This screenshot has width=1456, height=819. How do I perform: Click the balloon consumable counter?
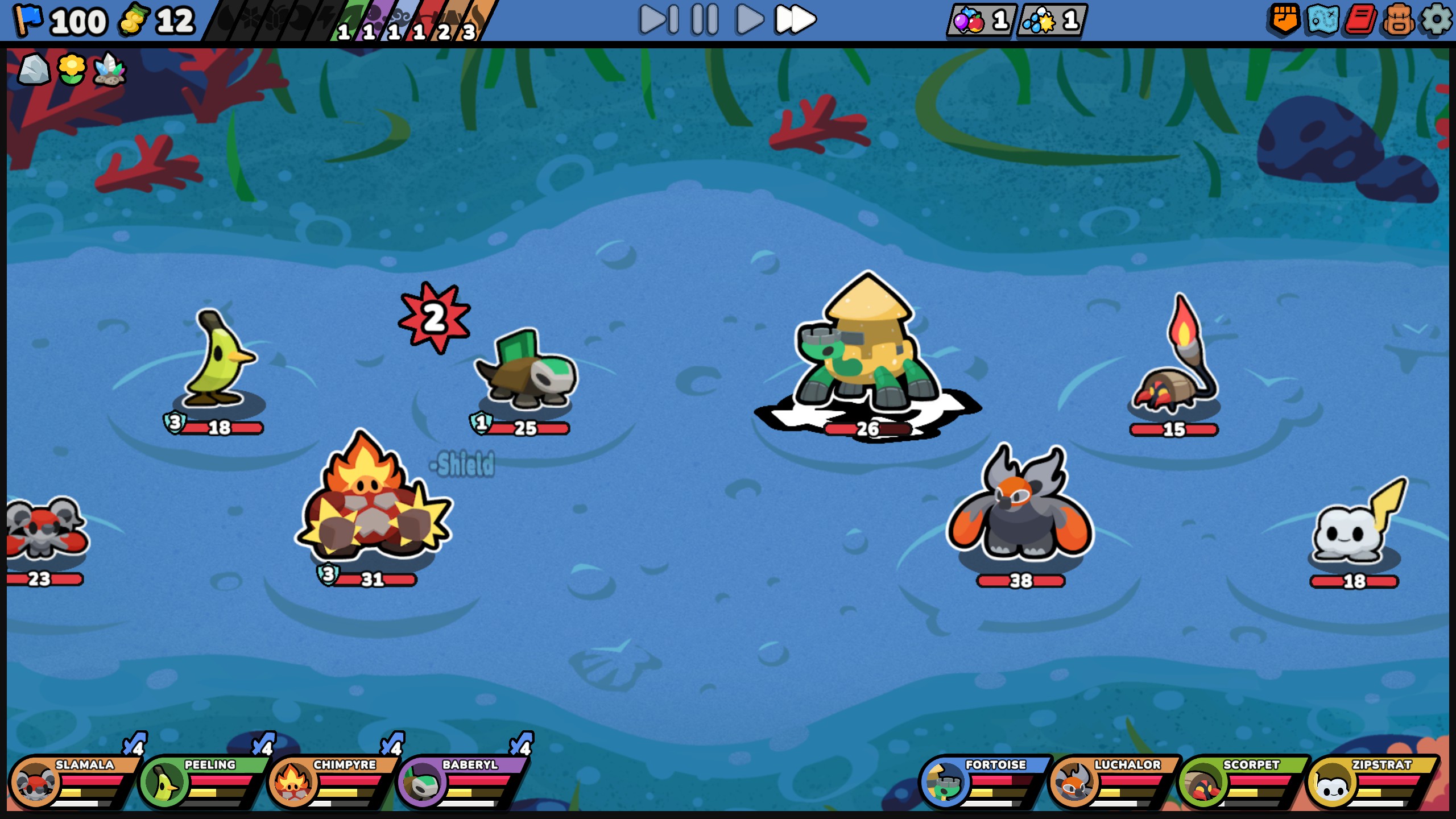coord(981,22)
